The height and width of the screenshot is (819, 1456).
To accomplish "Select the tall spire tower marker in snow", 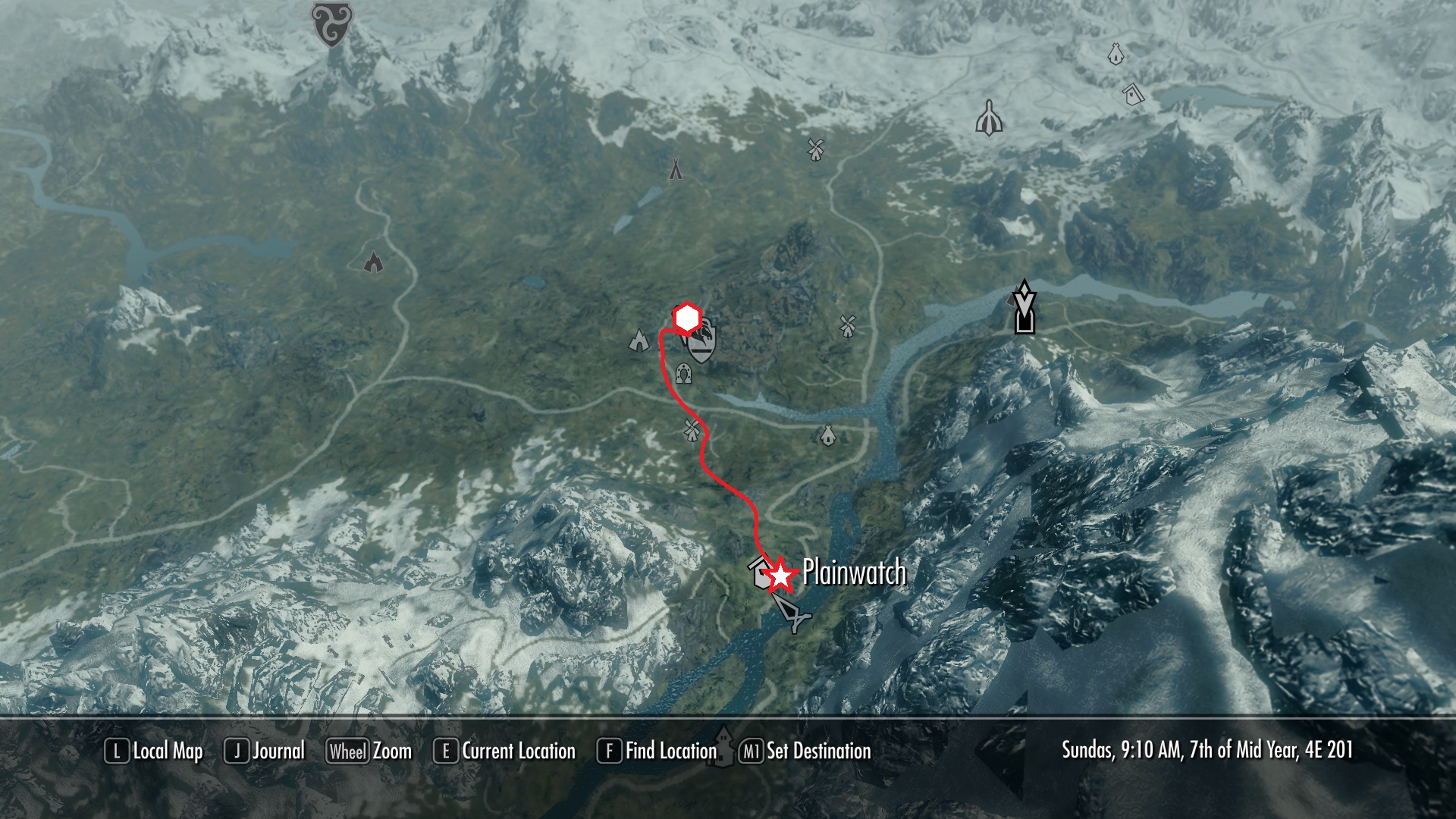I will [x=990, y=118].
